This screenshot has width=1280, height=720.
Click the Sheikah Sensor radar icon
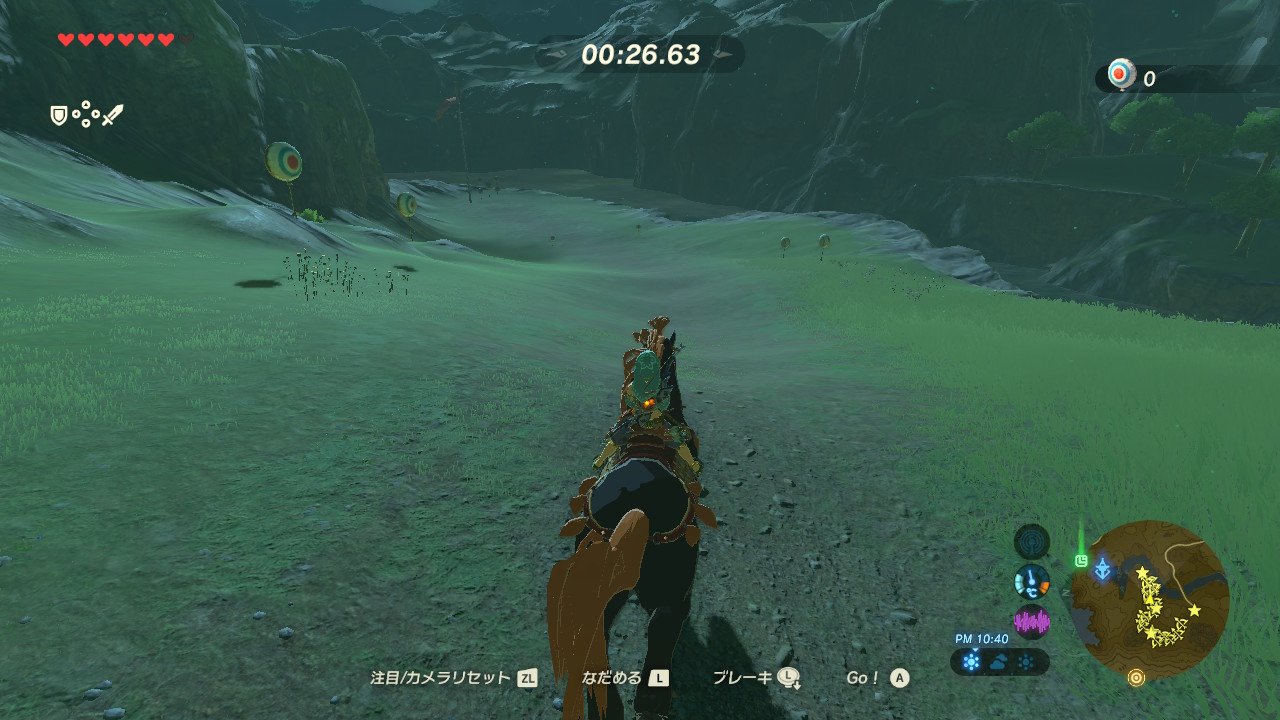pyautogui.click(x=1031, y=543)
